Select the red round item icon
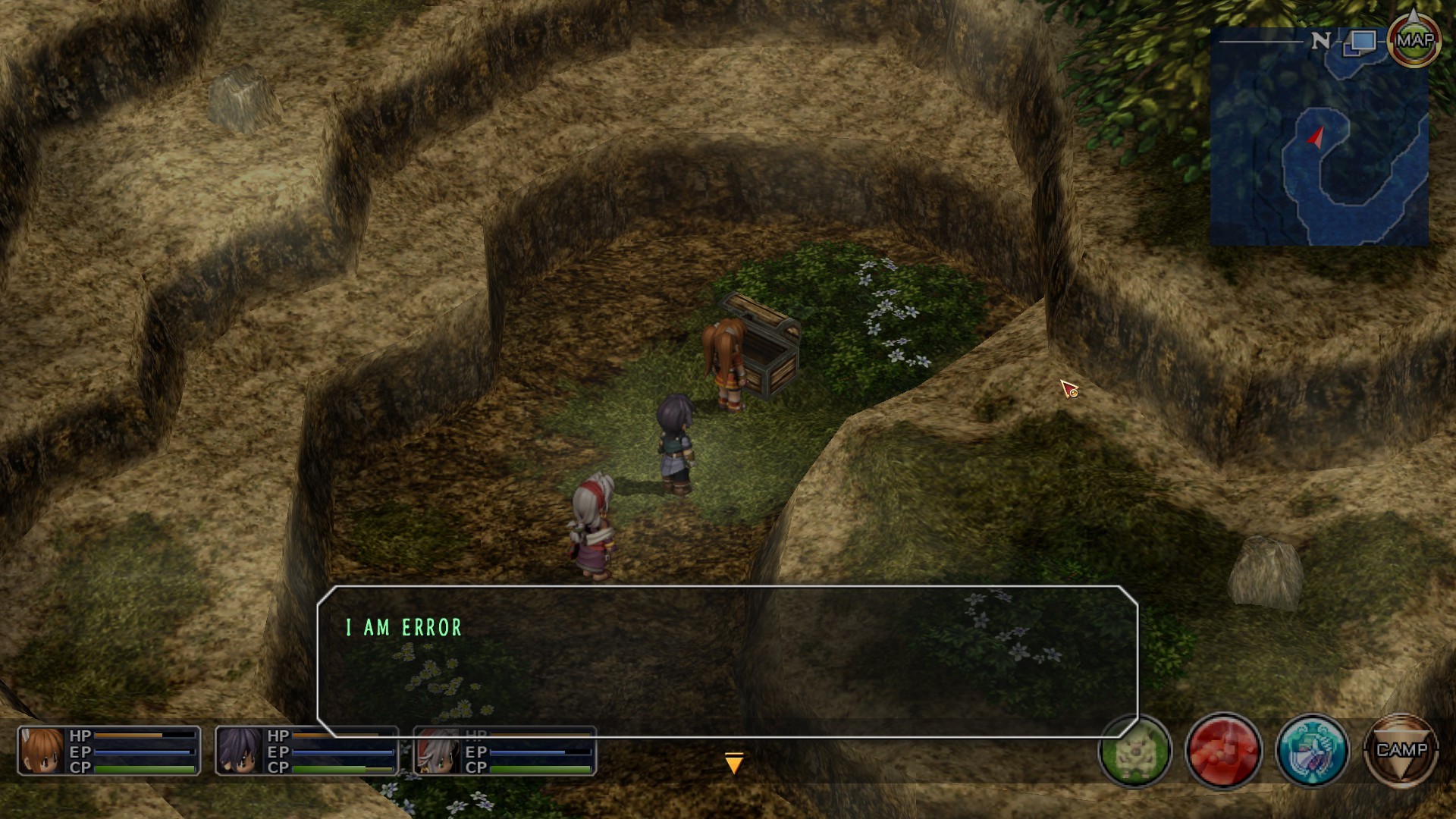The width and height of the screenshot is (1456, 819). coord(1223,751)
